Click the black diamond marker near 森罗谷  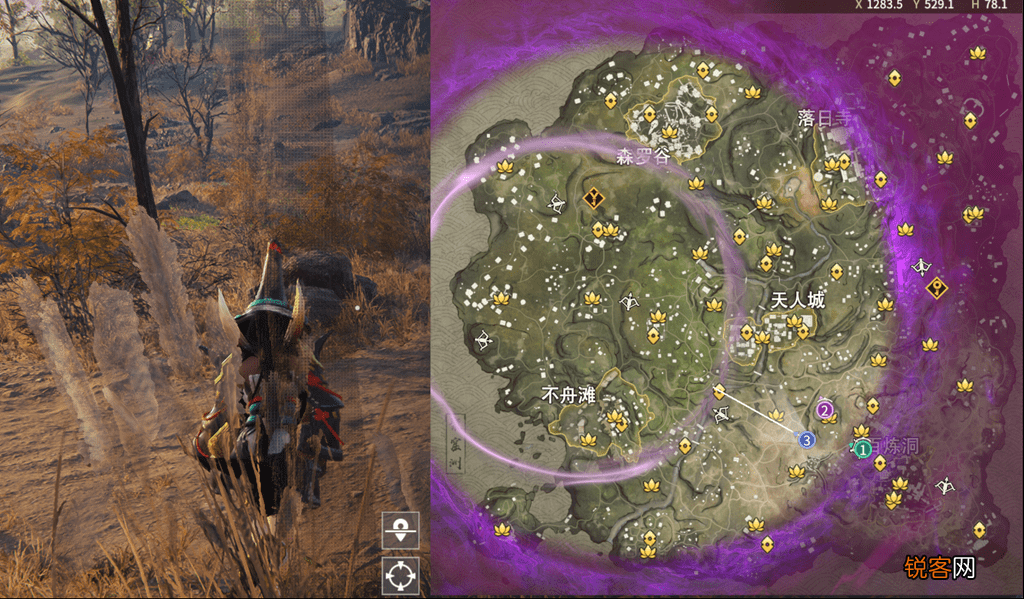tap(595, 198)
